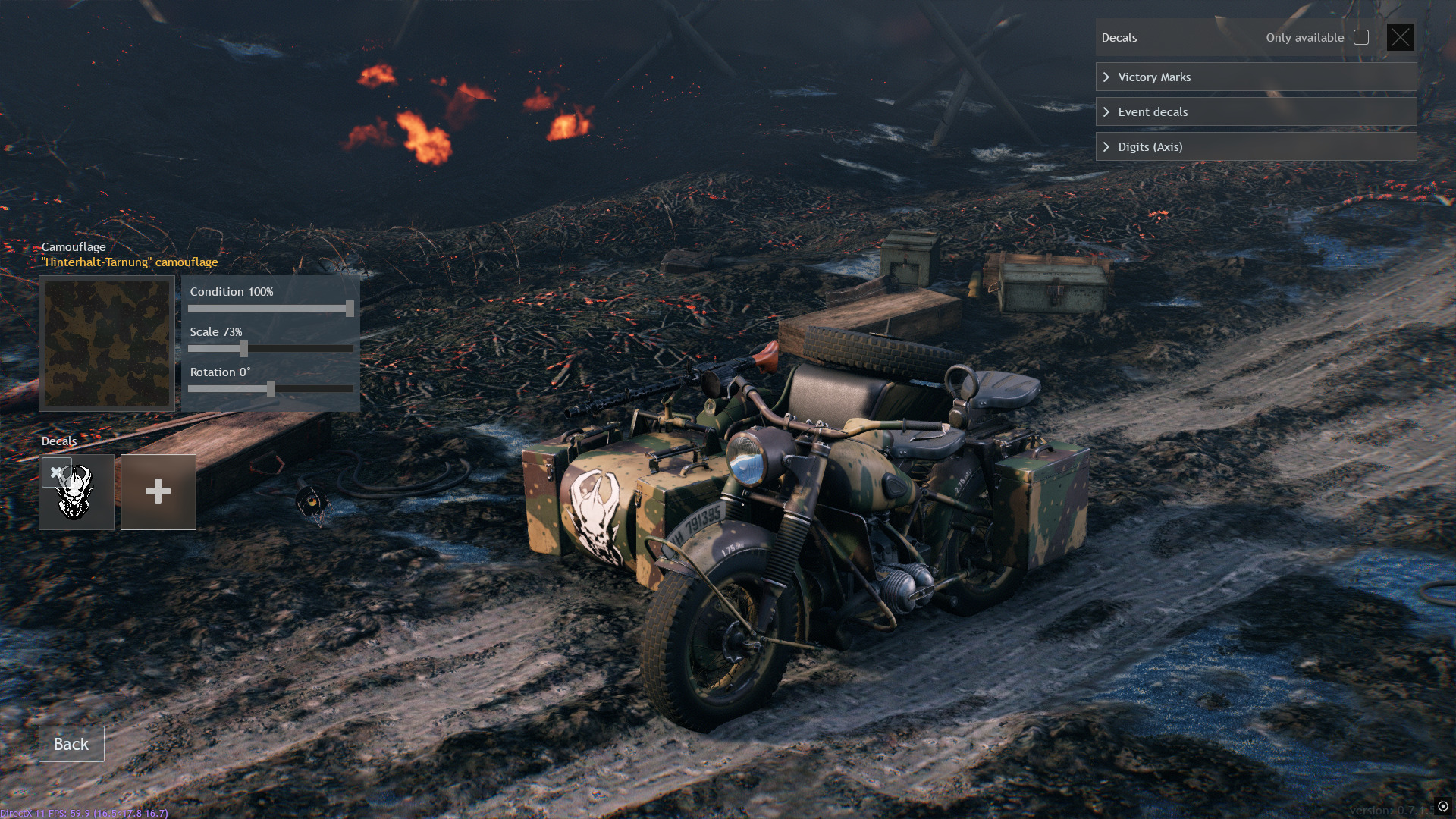
Task: Remove the skull decal with the X
Action: [56, 472]
